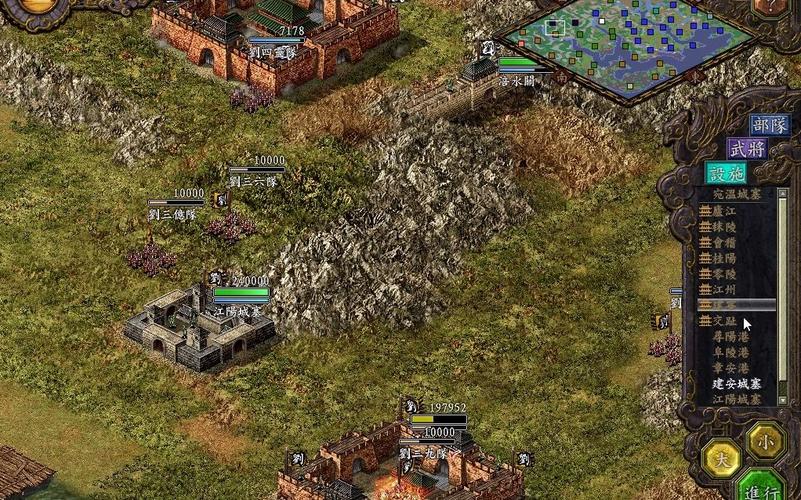Pick 秣陵 in the list
The image size is (801, 500).
(724, 227)
